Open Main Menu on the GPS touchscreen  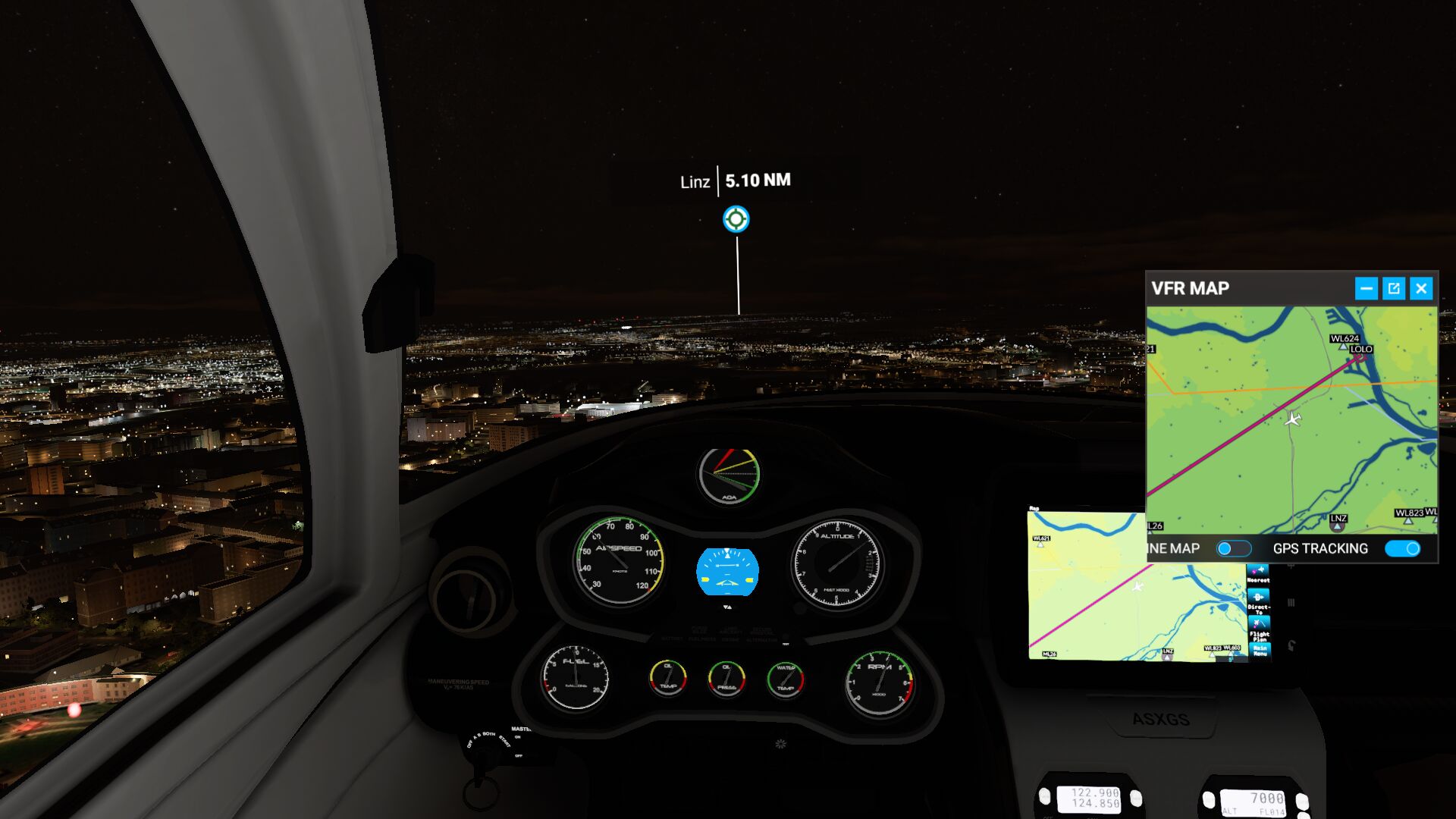[x=1260, y=651]
